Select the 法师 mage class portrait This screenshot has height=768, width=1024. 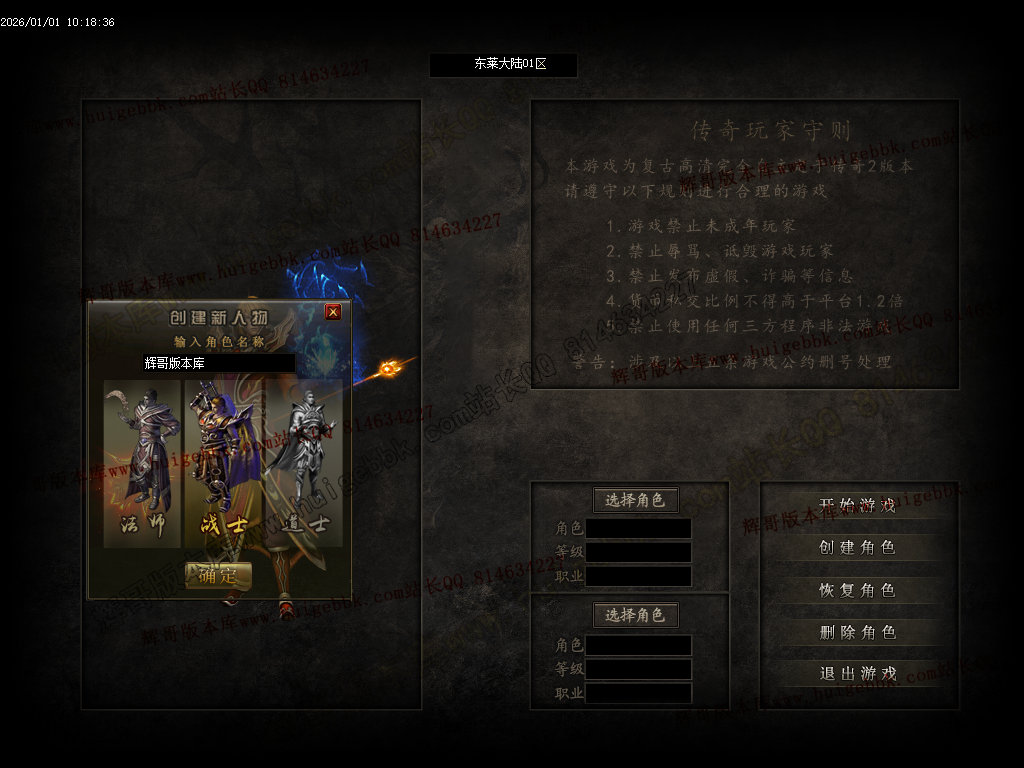tap(143, 463)
